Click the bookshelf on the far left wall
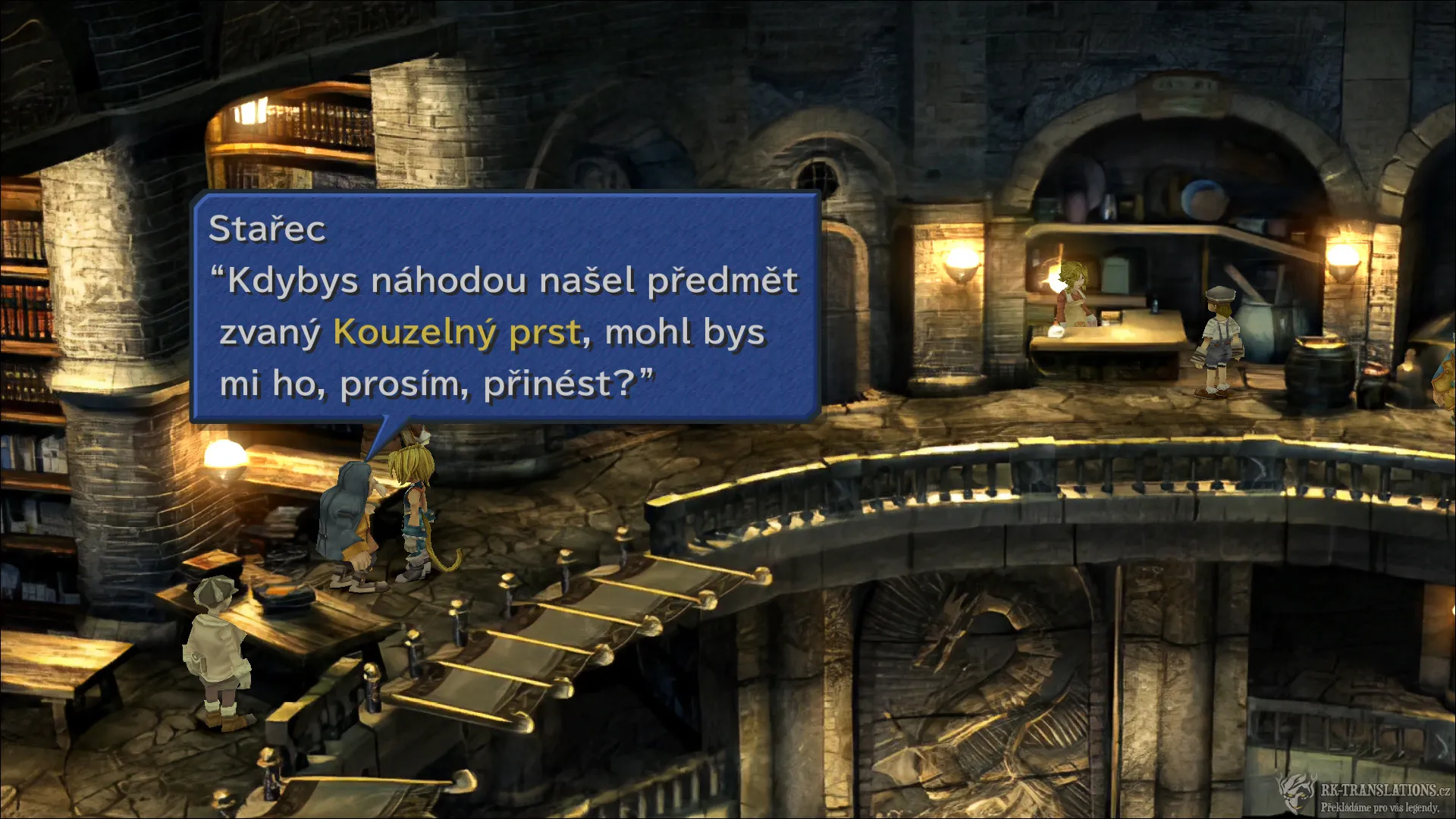 (30, 303)
